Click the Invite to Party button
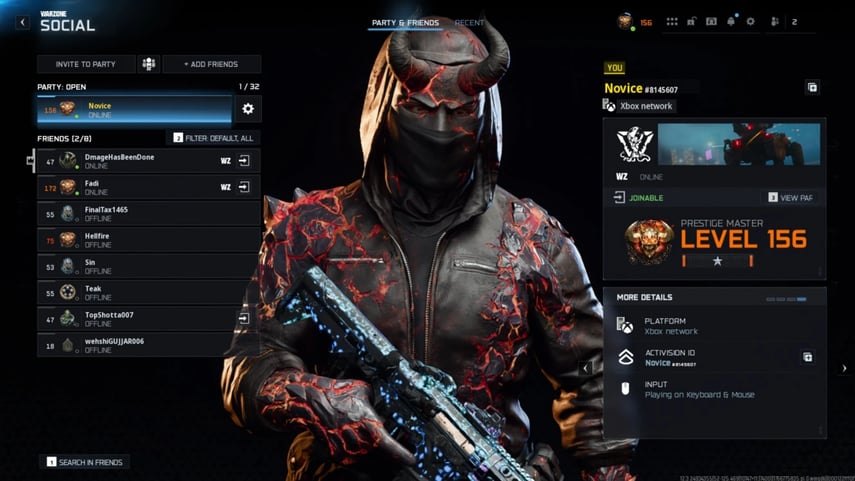The width and height of the screenshot is (855, 481). (85, 64)
